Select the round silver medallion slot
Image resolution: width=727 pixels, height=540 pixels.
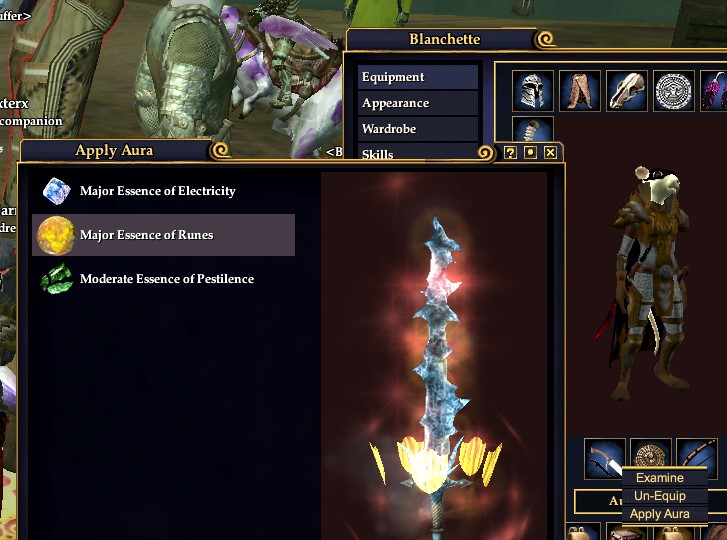[674, 91]
